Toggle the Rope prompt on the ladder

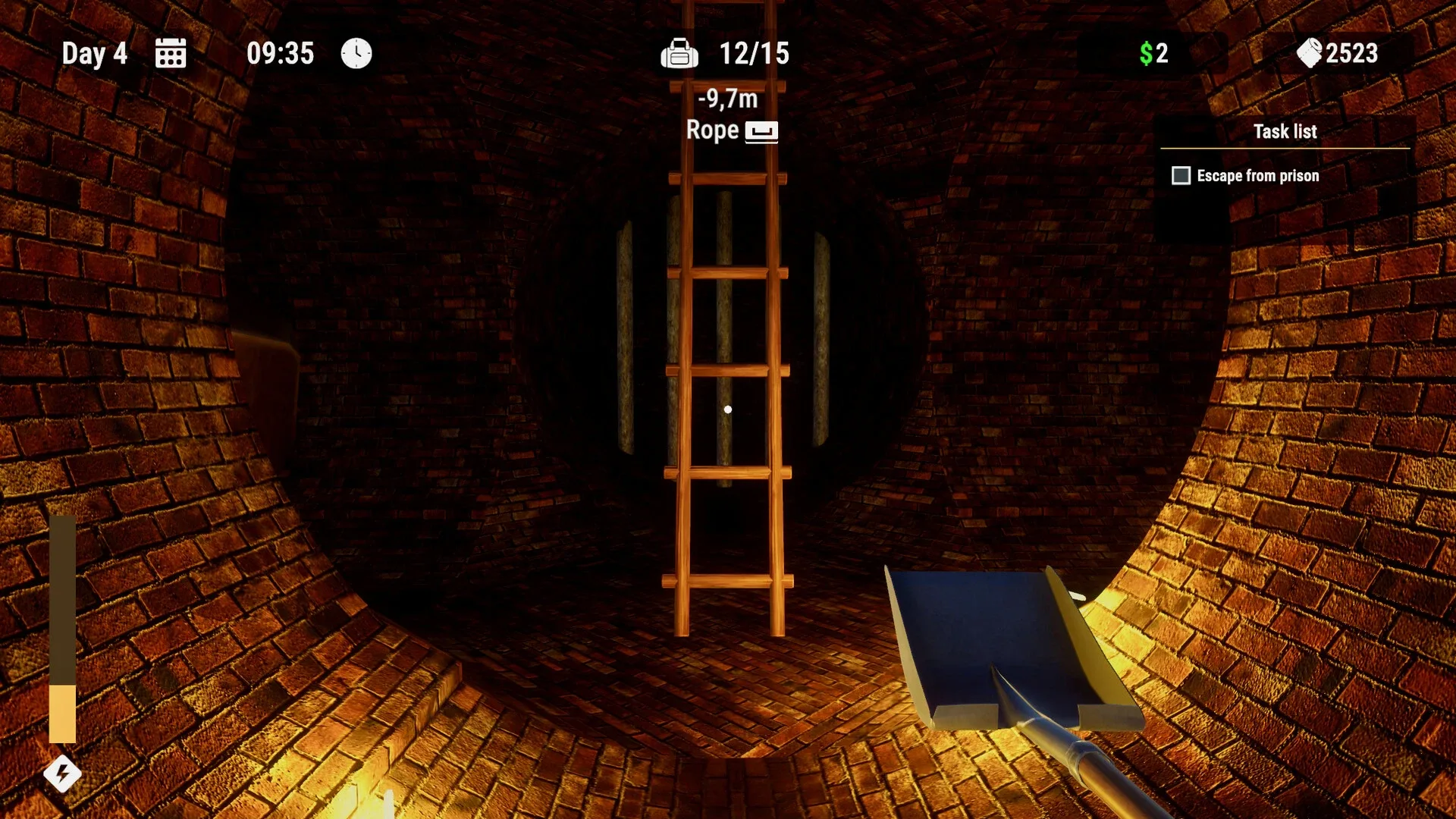pyautogui.click(x=713, y=130)
